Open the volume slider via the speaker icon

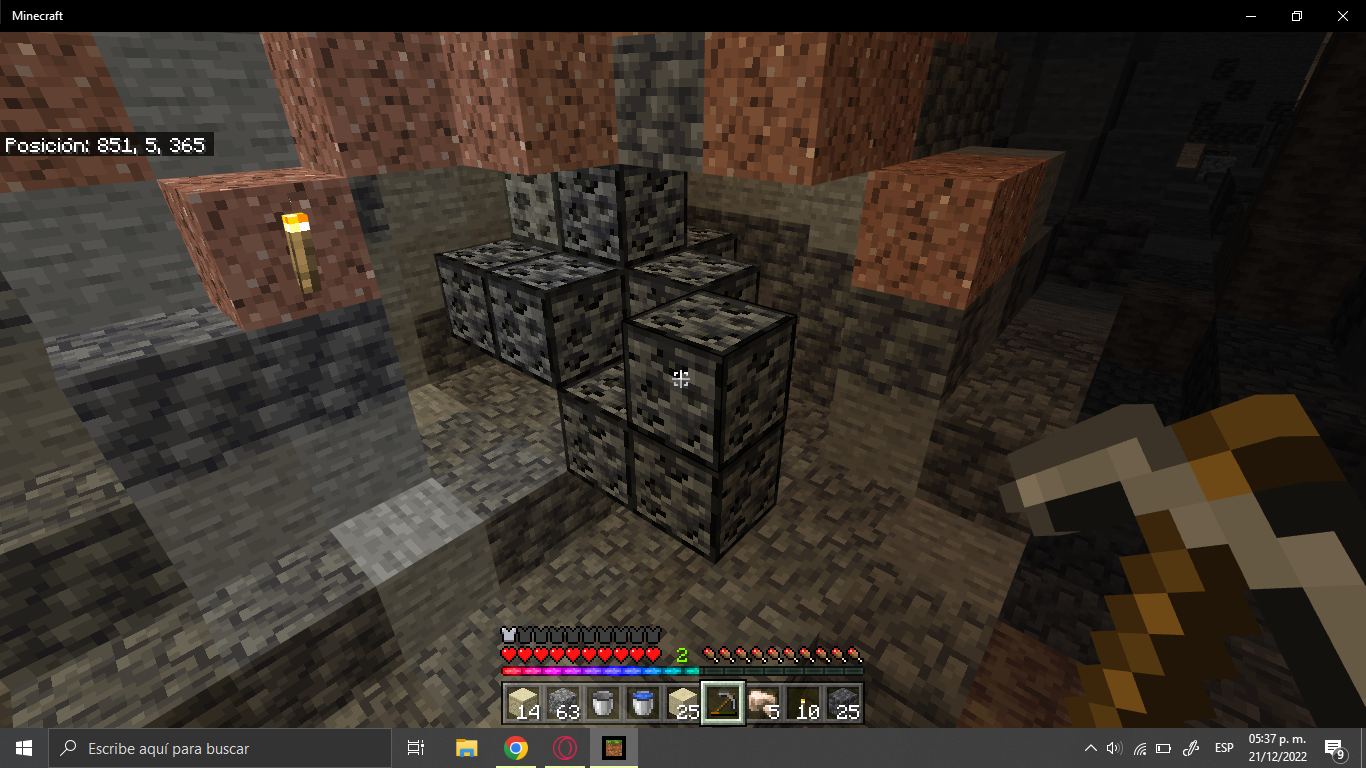click(1114, 747)
